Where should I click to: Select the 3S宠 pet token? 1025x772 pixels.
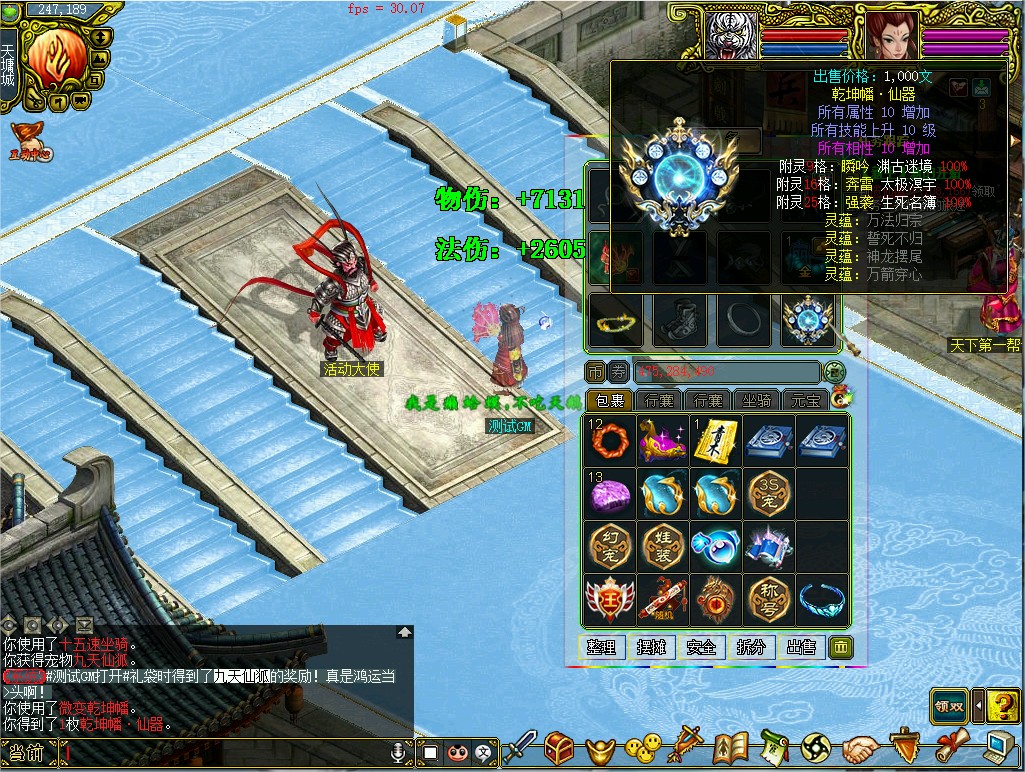pyautogui.click(x=769, y=494)
